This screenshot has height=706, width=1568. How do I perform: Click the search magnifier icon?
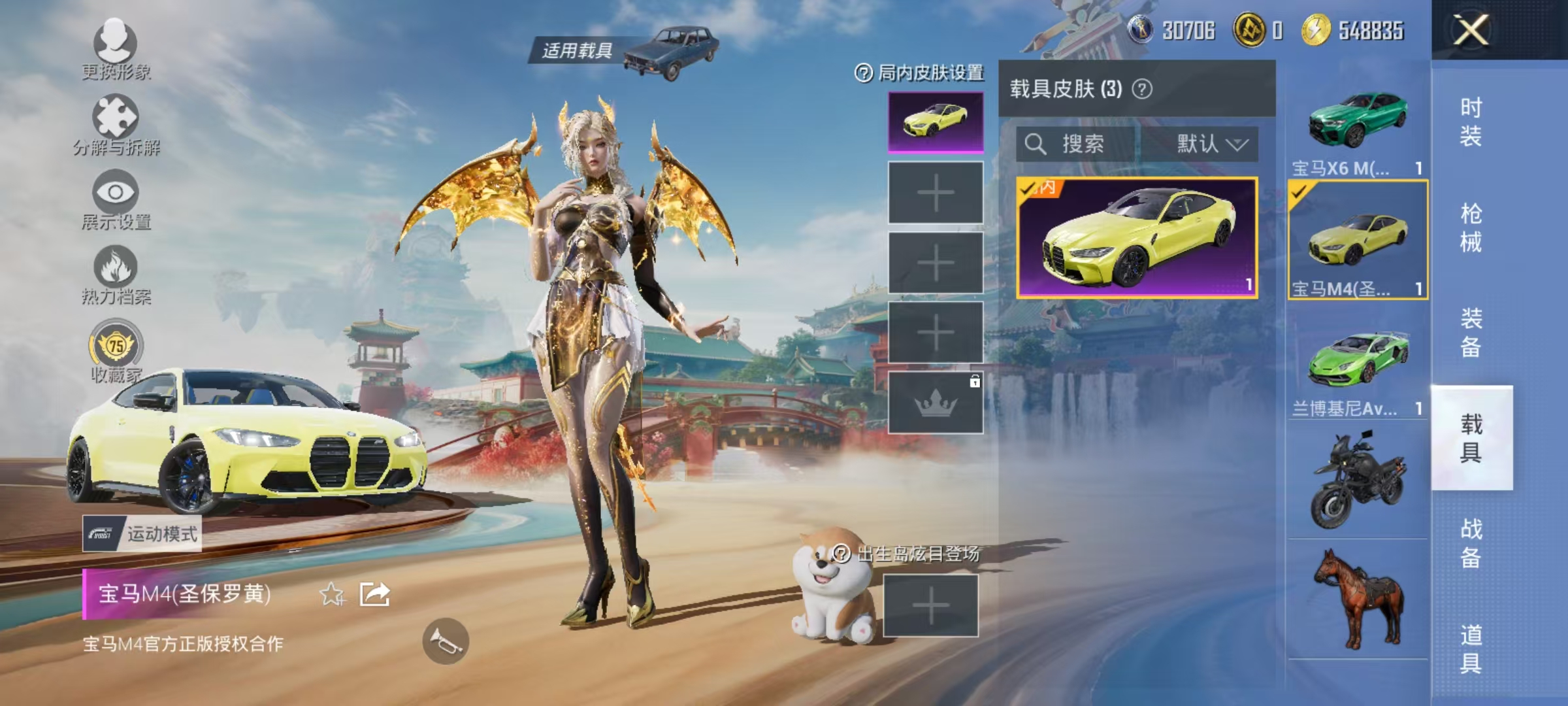click(1034, 145)
